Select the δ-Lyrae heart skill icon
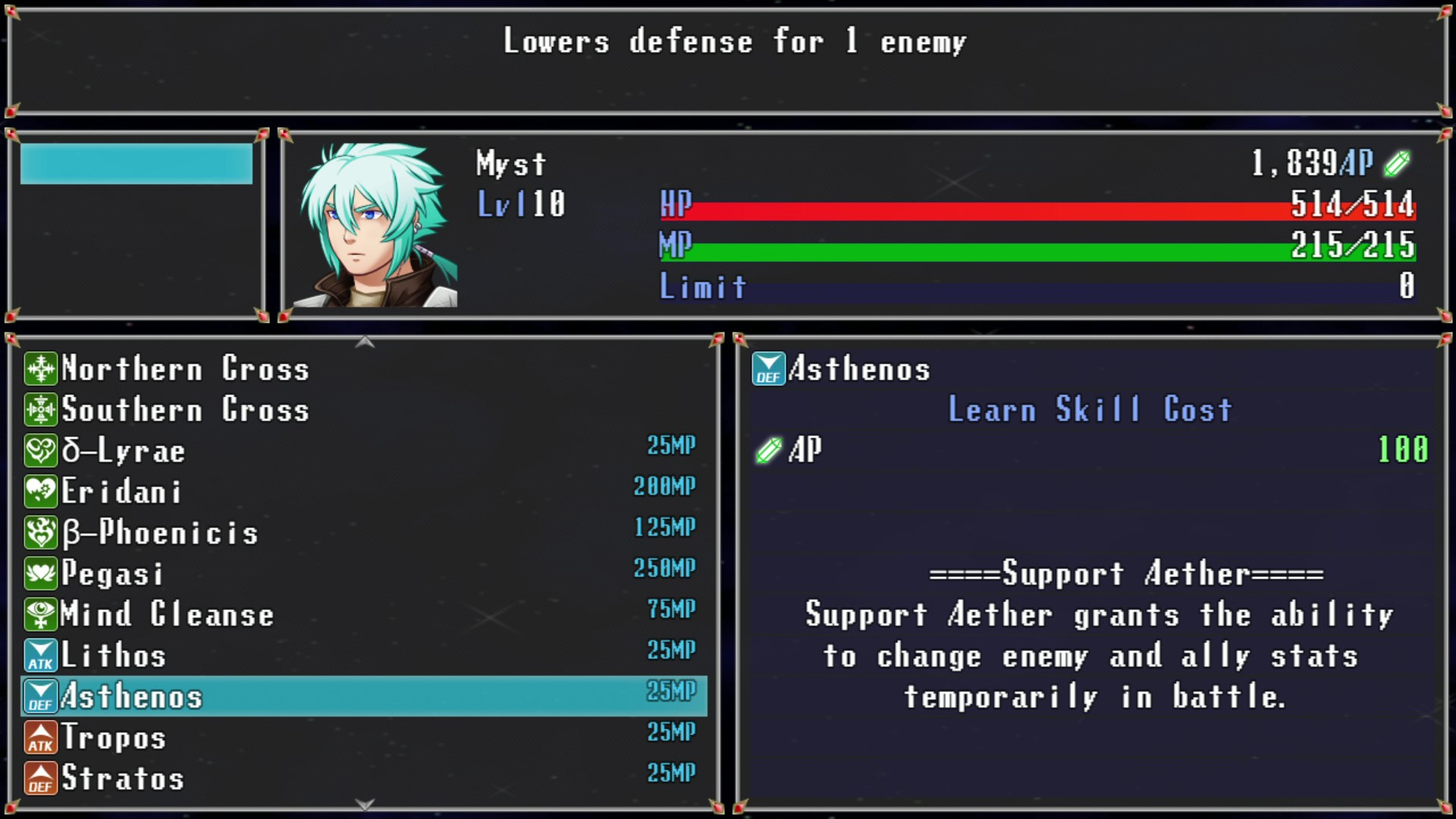Screen dimensions: 1456x819 click(x=40, y=450)
